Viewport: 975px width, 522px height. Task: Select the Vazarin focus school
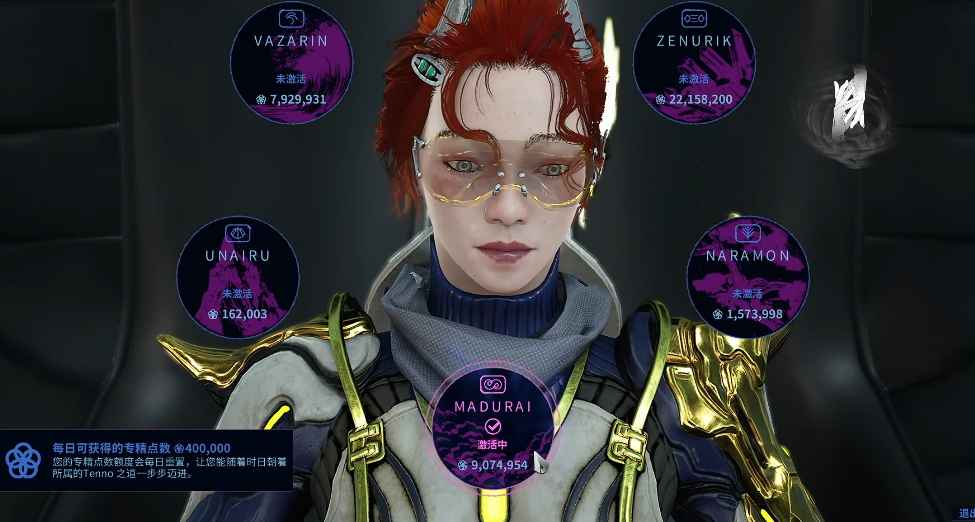(x=291, y=60)
